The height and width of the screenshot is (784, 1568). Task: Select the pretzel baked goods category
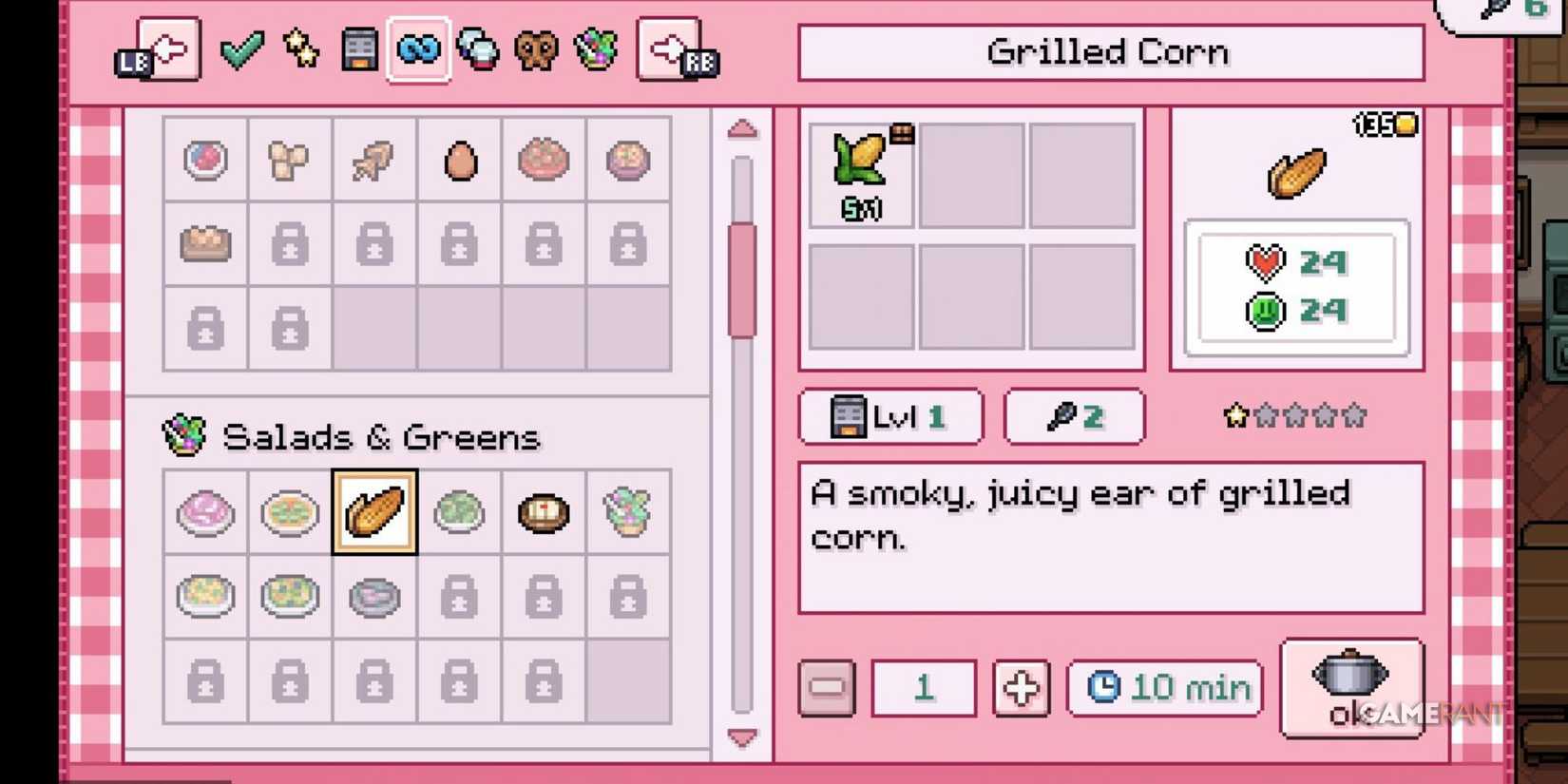(x=537, y=50)
